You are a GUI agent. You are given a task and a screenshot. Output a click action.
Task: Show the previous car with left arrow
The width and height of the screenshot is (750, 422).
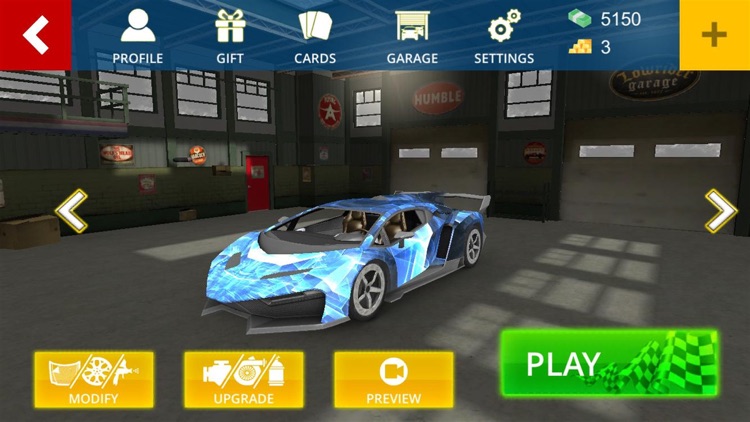pos(71,211)
